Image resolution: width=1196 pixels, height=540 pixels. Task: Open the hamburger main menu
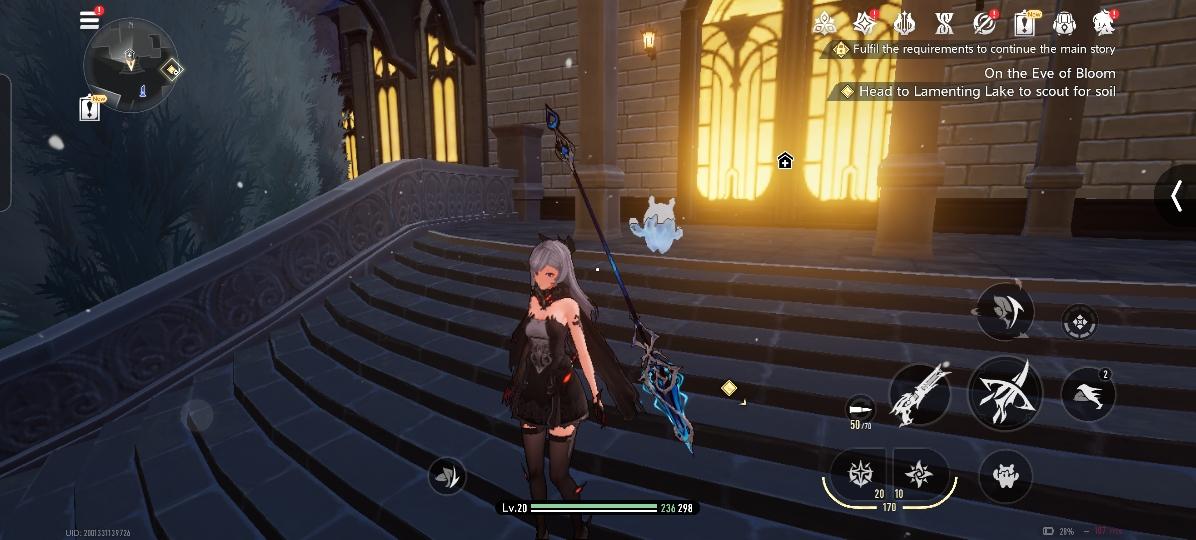(x=90, y=19)
